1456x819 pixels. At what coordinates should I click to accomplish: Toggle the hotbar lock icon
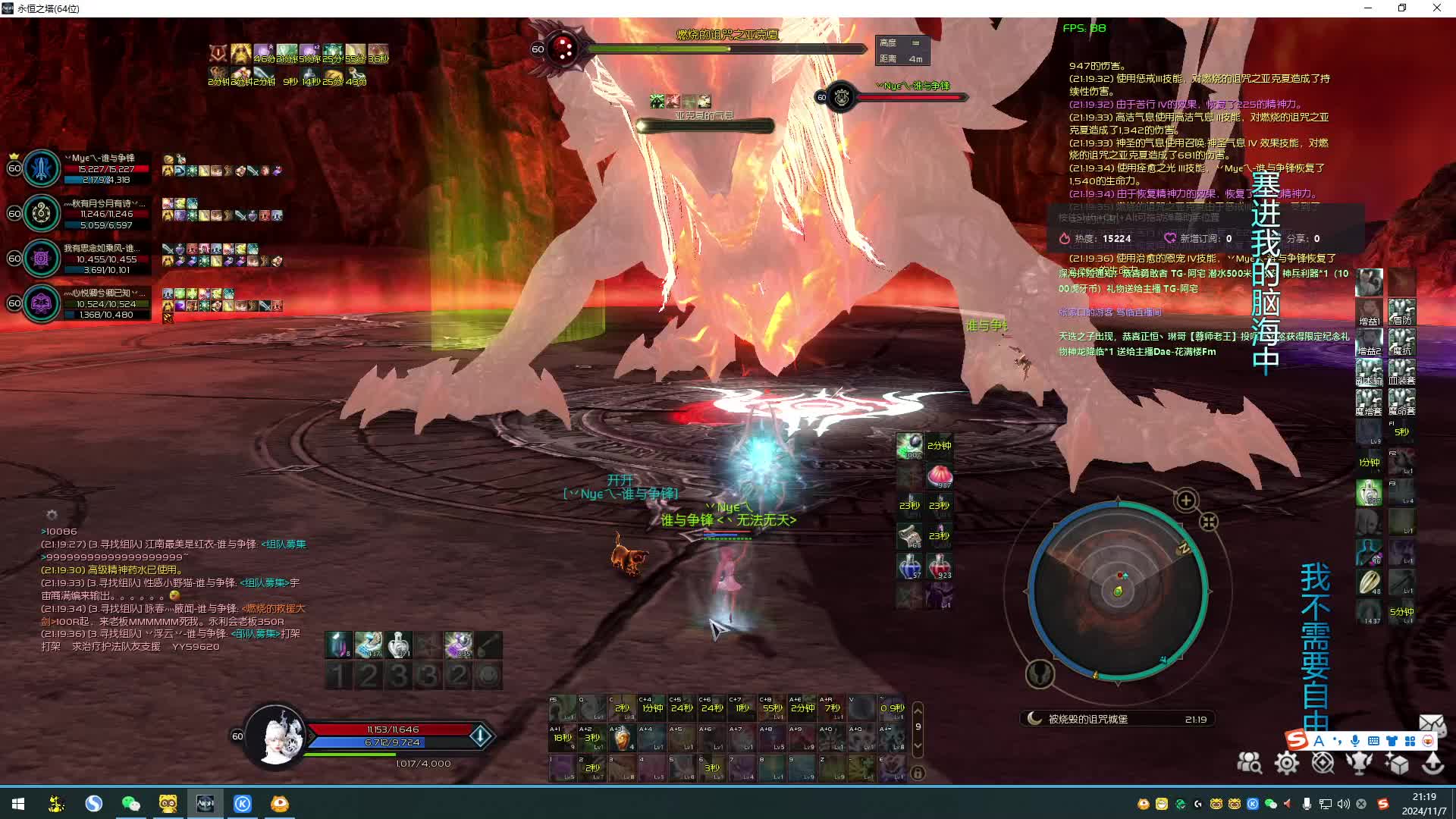(918, 773)
